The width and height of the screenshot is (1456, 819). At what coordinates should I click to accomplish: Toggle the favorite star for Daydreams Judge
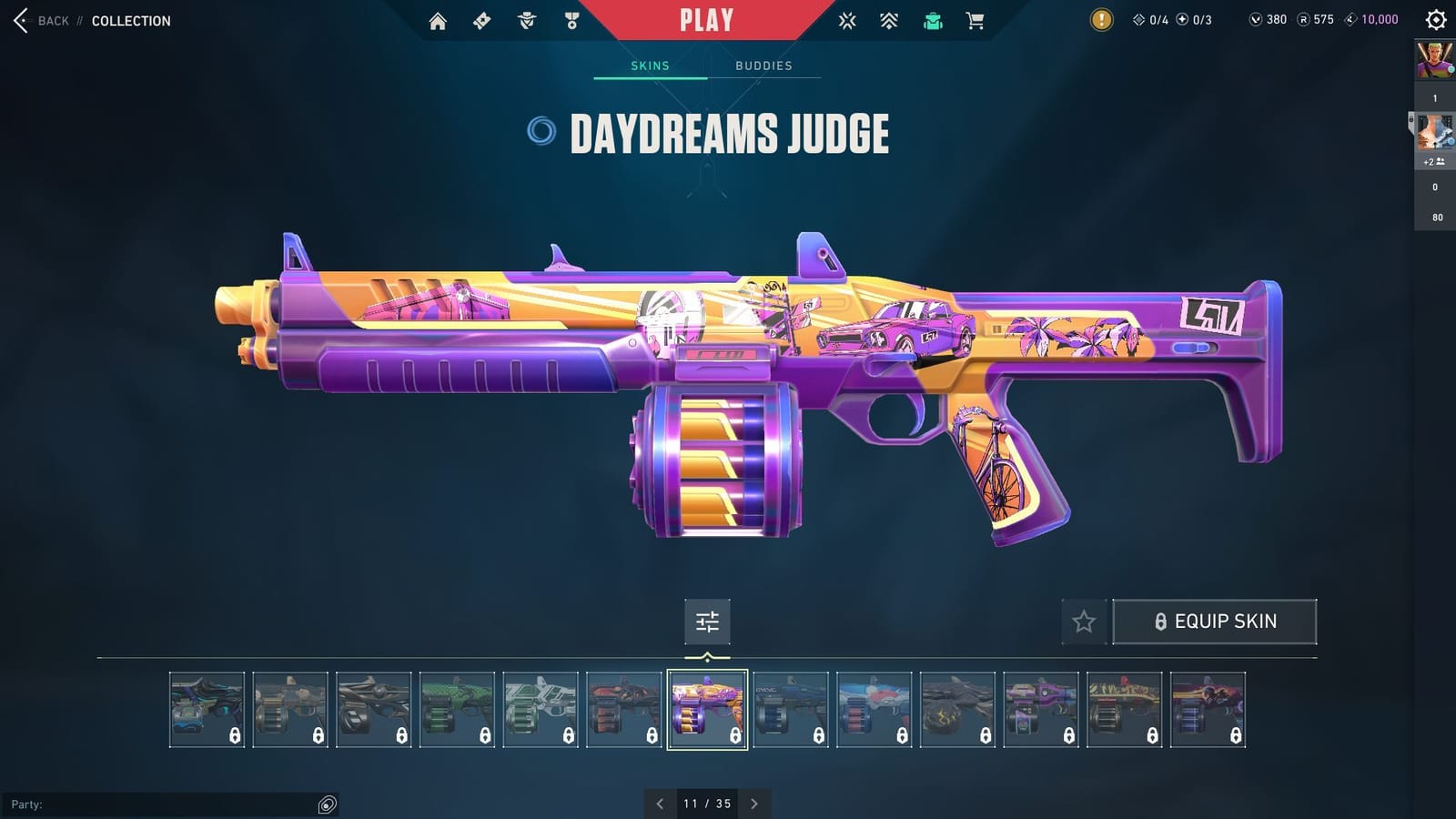click(x=1085, y=622)
